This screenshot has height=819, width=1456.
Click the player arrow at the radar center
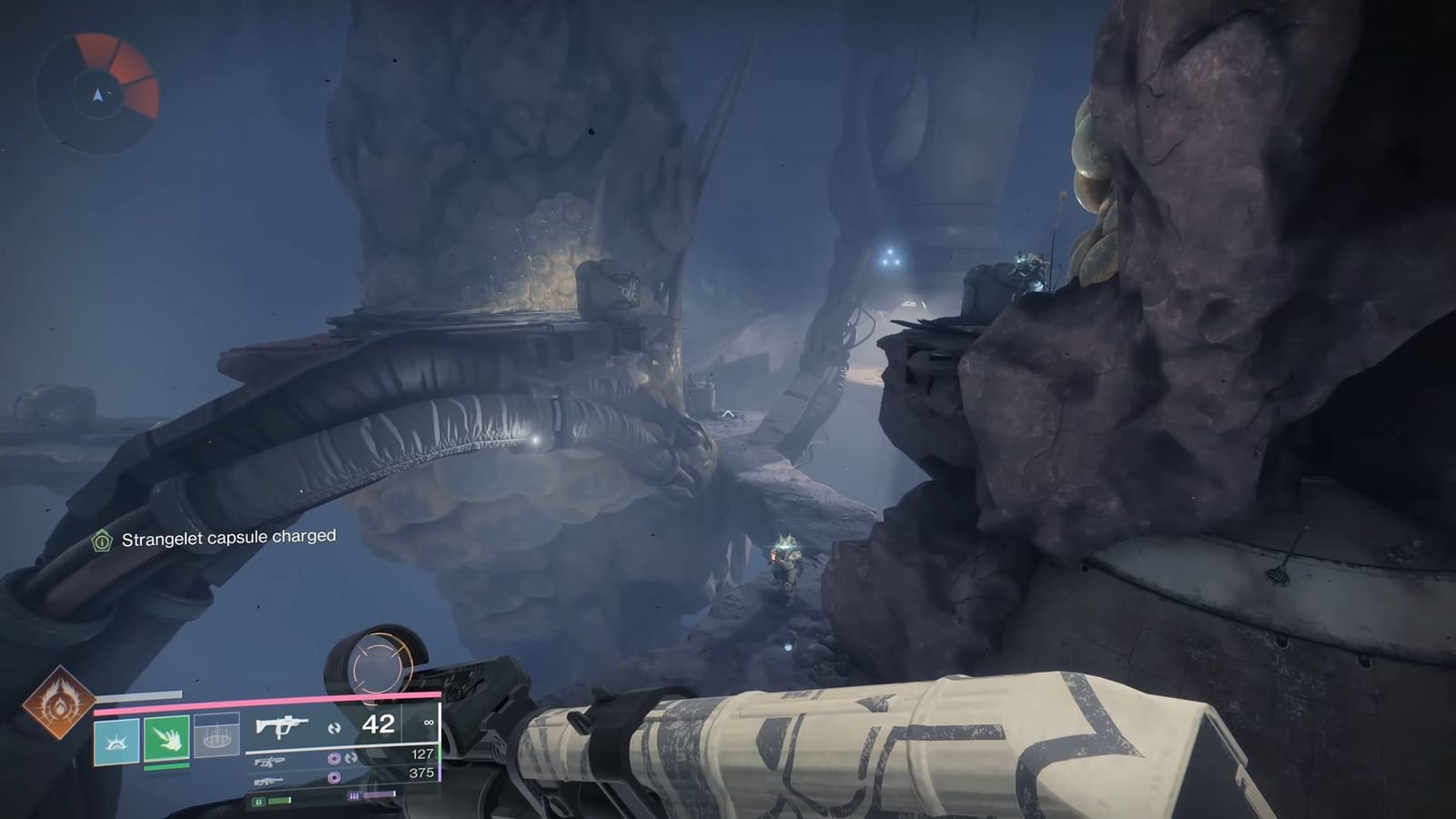coord(98,94)
